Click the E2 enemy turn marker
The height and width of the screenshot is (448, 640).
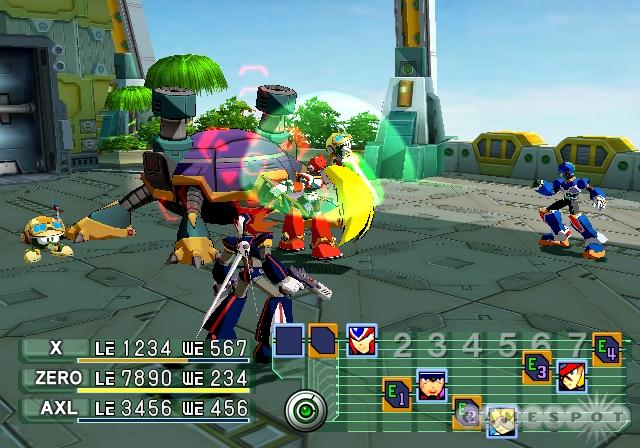[466, 410]
